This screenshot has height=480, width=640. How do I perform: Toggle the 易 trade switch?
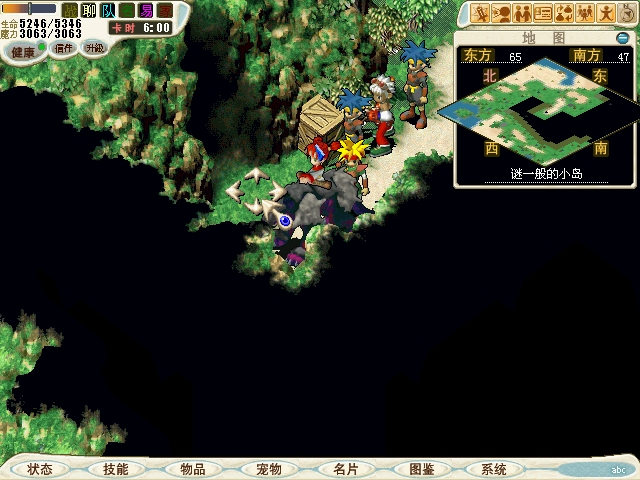pyautogui.click(x=146, y=10)
